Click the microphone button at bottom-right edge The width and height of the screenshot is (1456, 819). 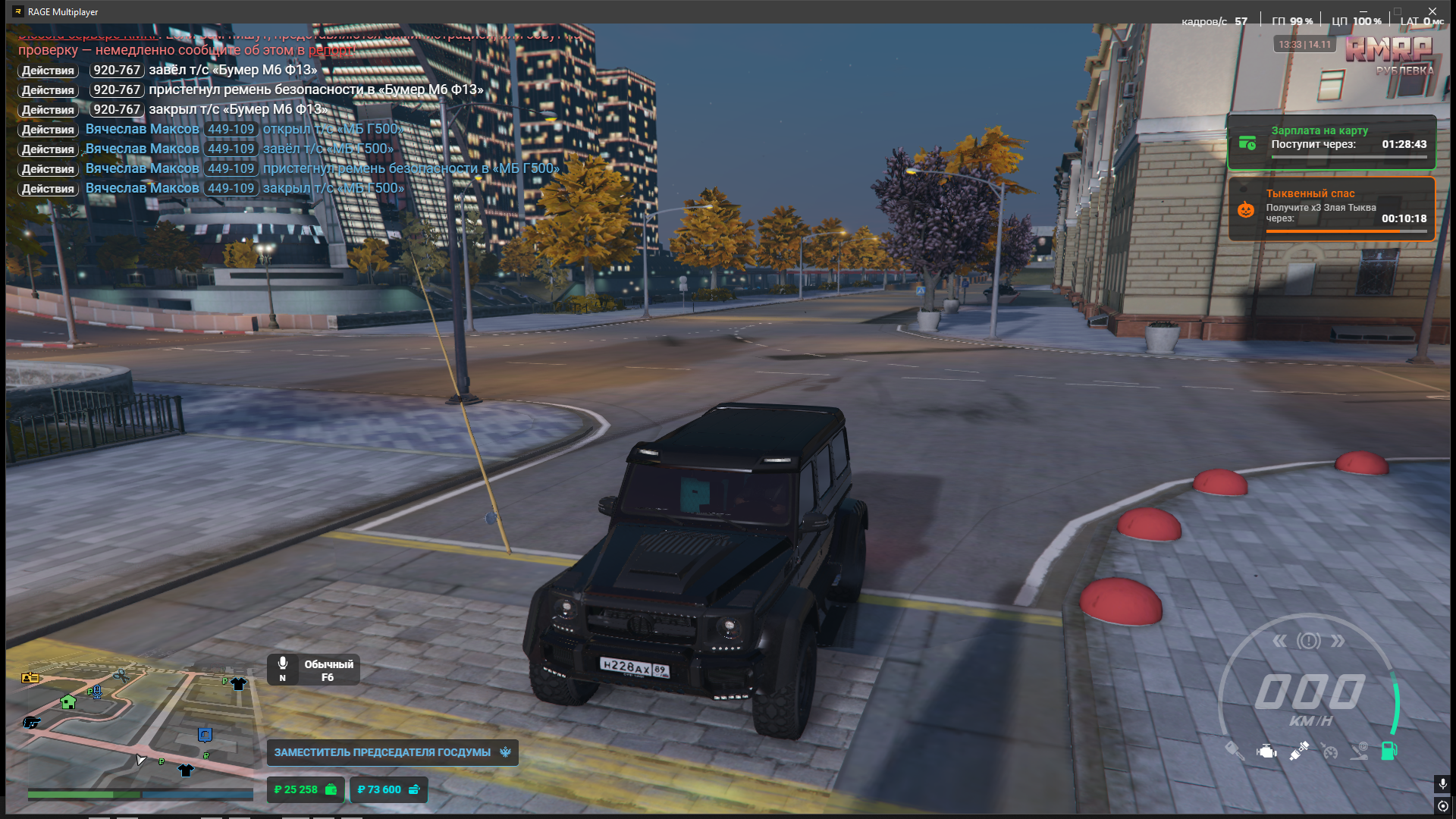click(1442, 783)
